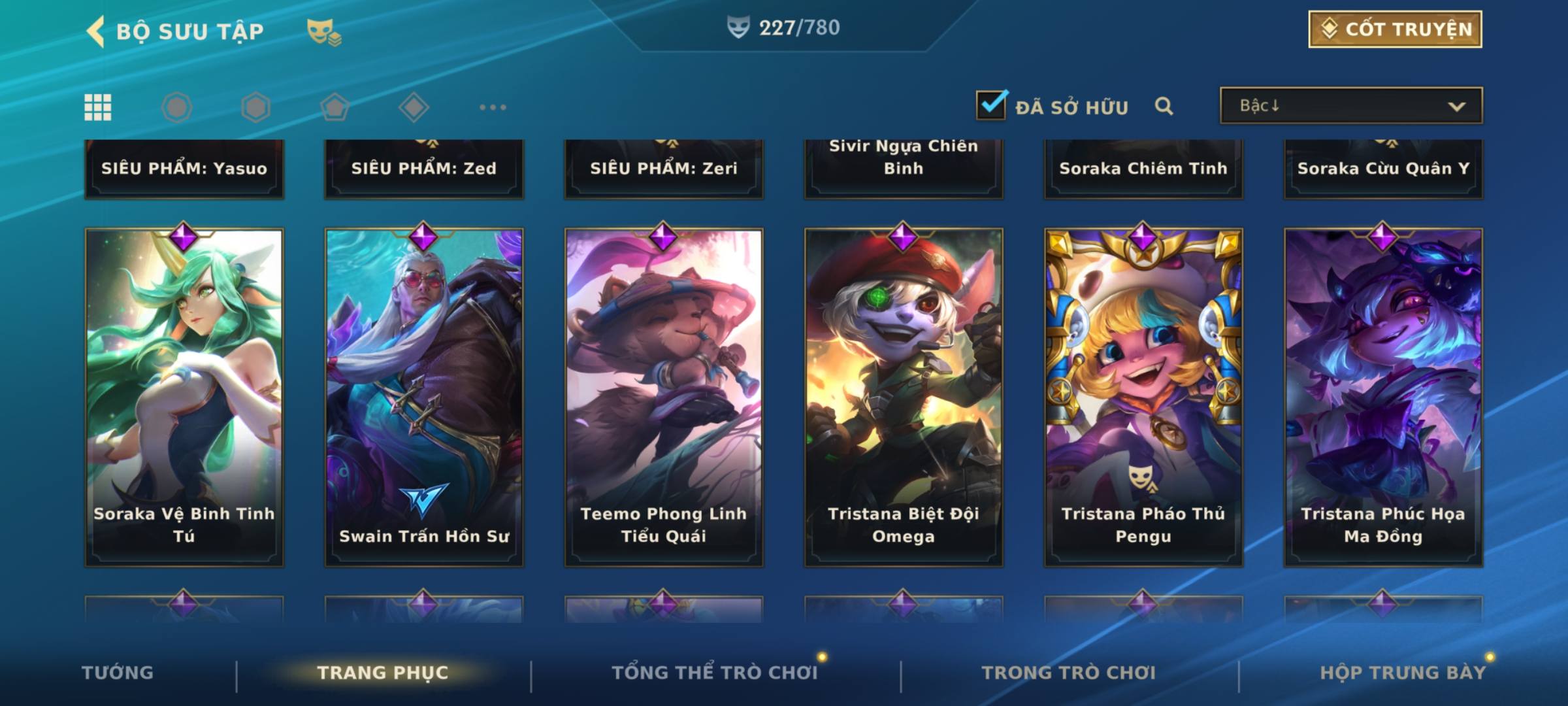Go back from Bộ Sưu Tập screen
This screenshot has width=1568, height=706.
96,31
